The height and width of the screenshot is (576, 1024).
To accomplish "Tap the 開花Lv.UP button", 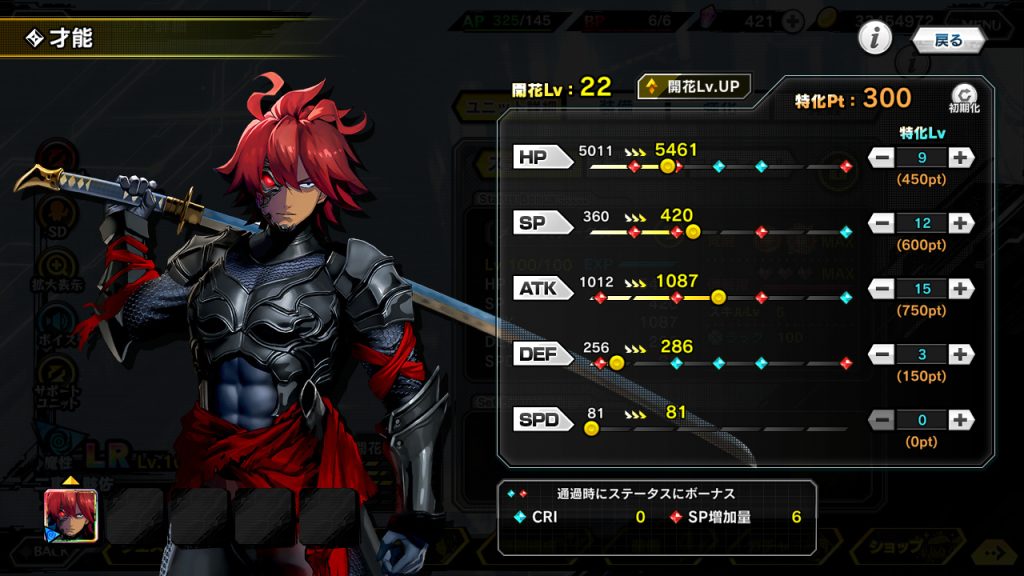I will [x=694, y=87].
